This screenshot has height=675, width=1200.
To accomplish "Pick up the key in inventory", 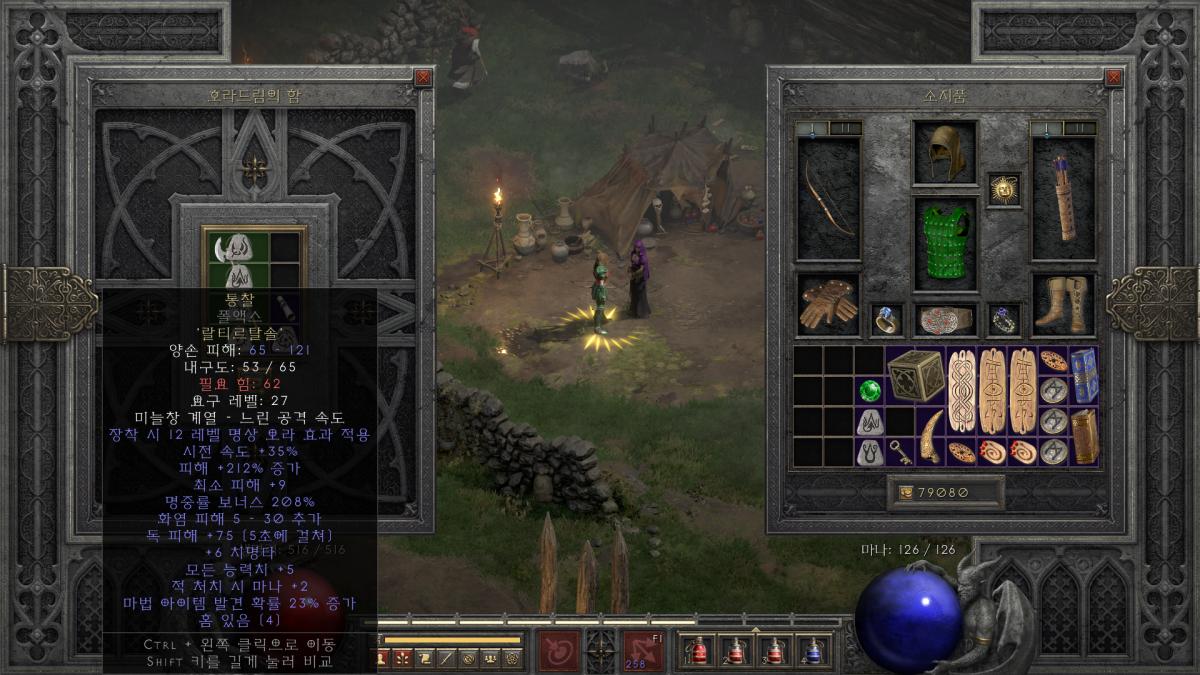I will [900, 451].
